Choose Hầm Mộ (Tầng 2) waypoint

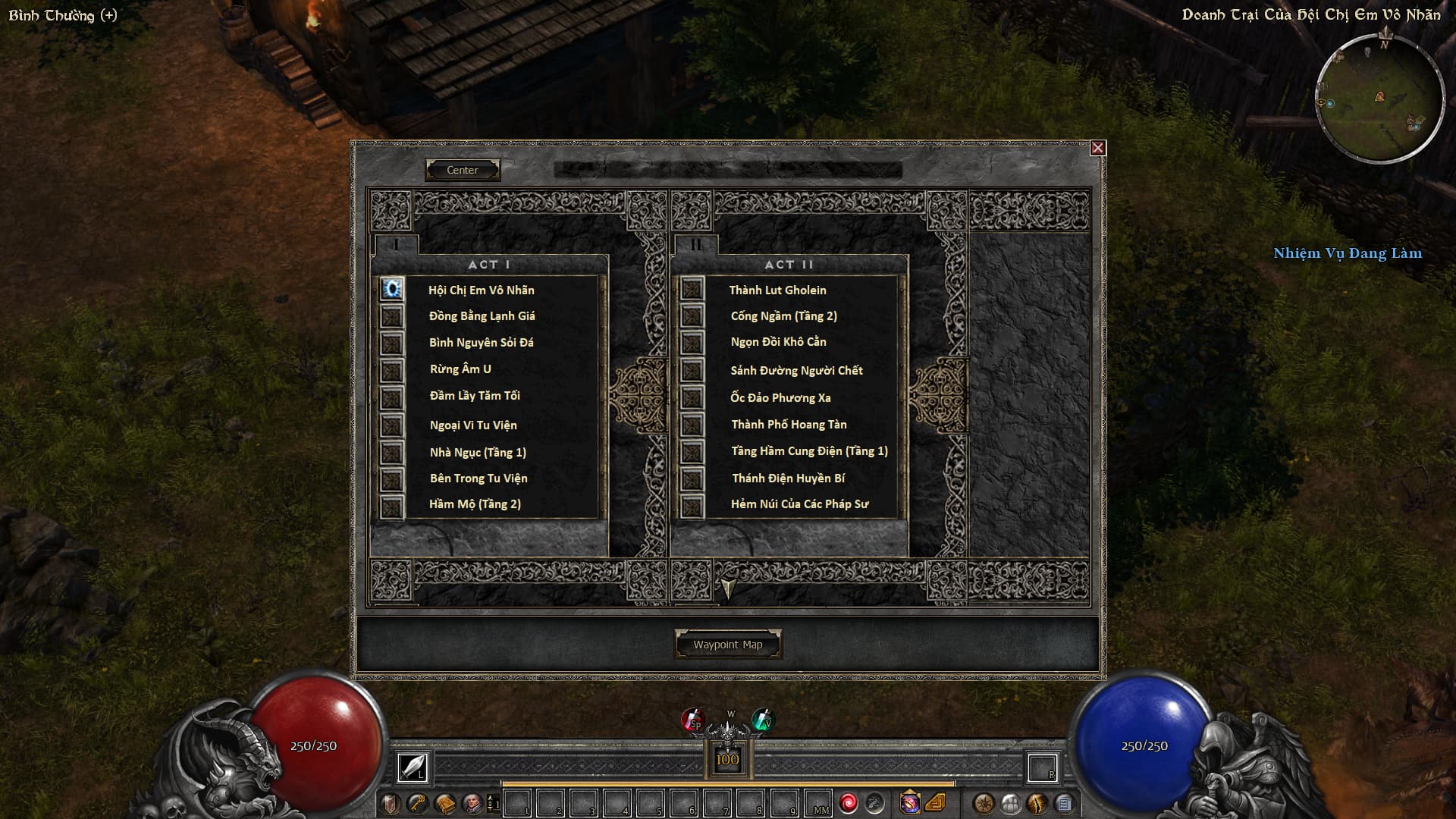point(475,504)
